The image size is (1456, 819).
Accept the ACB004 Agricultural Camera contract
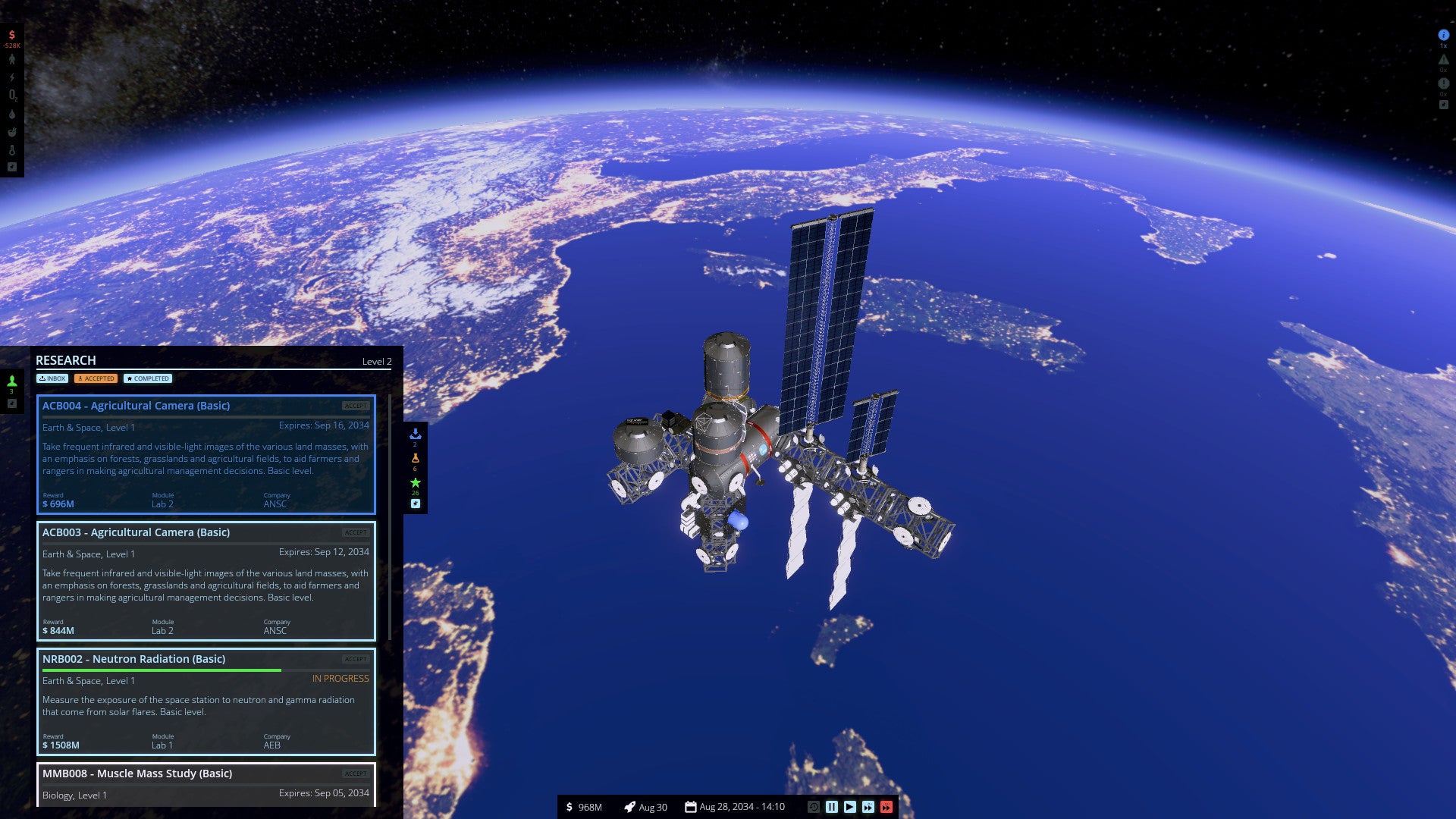point(355,406)
